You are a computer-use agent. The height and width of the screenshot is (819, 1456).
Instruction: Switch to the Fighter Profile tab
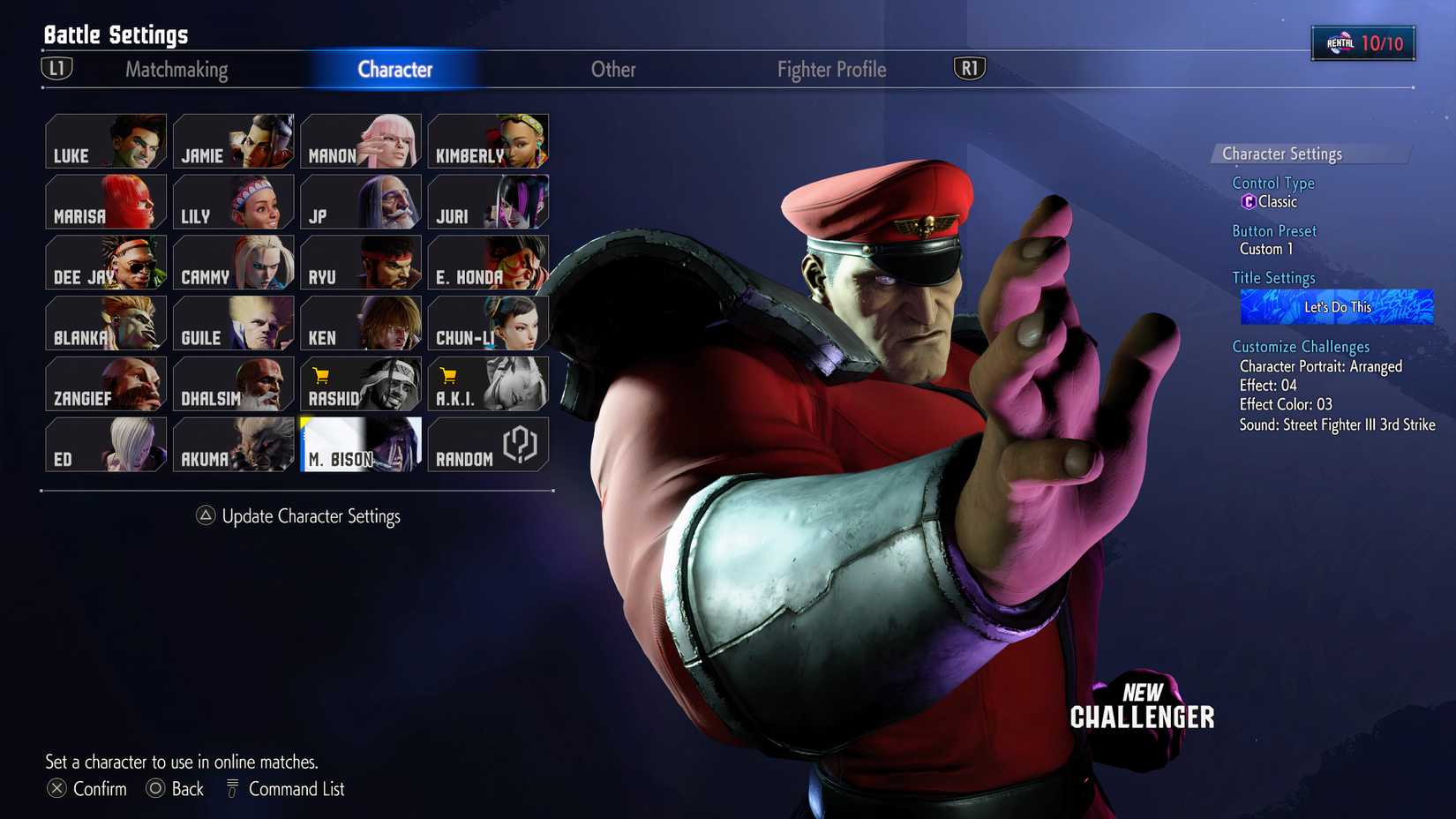click(x=830, y=69)
